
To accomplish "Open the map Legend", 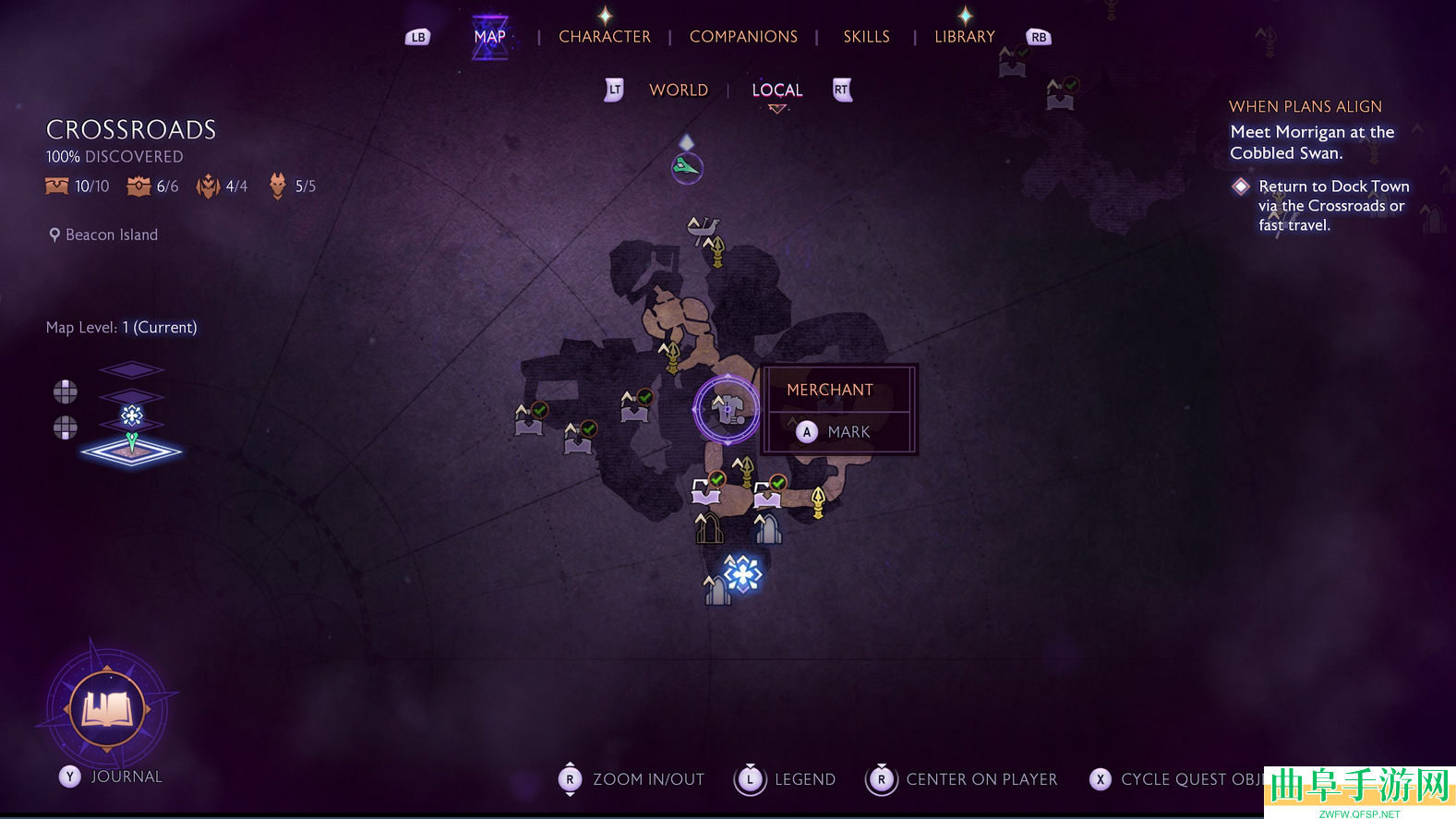I will tap(786, 779).
